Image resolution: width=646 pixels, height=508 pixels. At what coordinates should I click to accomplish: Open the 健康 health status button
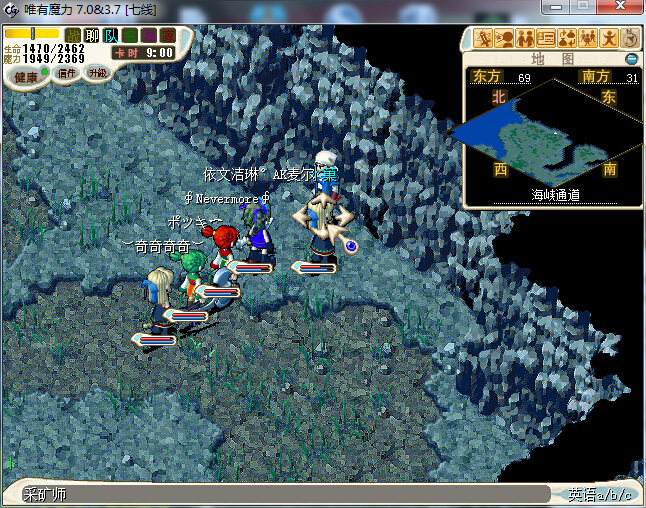click(26, 76)
